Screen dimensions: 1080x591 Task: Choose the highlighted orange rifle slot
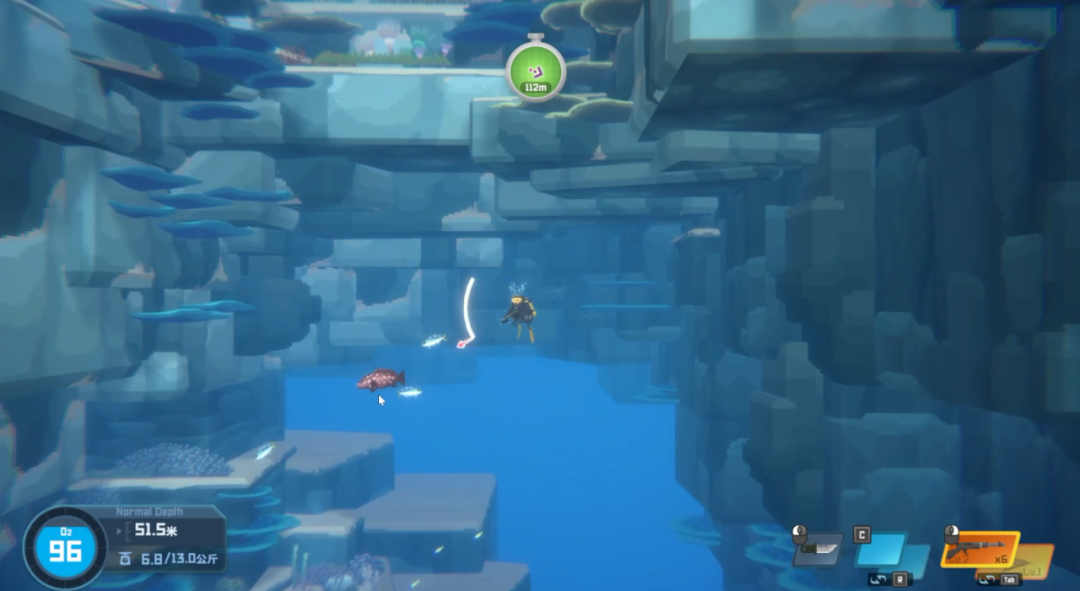coord(978,549)
